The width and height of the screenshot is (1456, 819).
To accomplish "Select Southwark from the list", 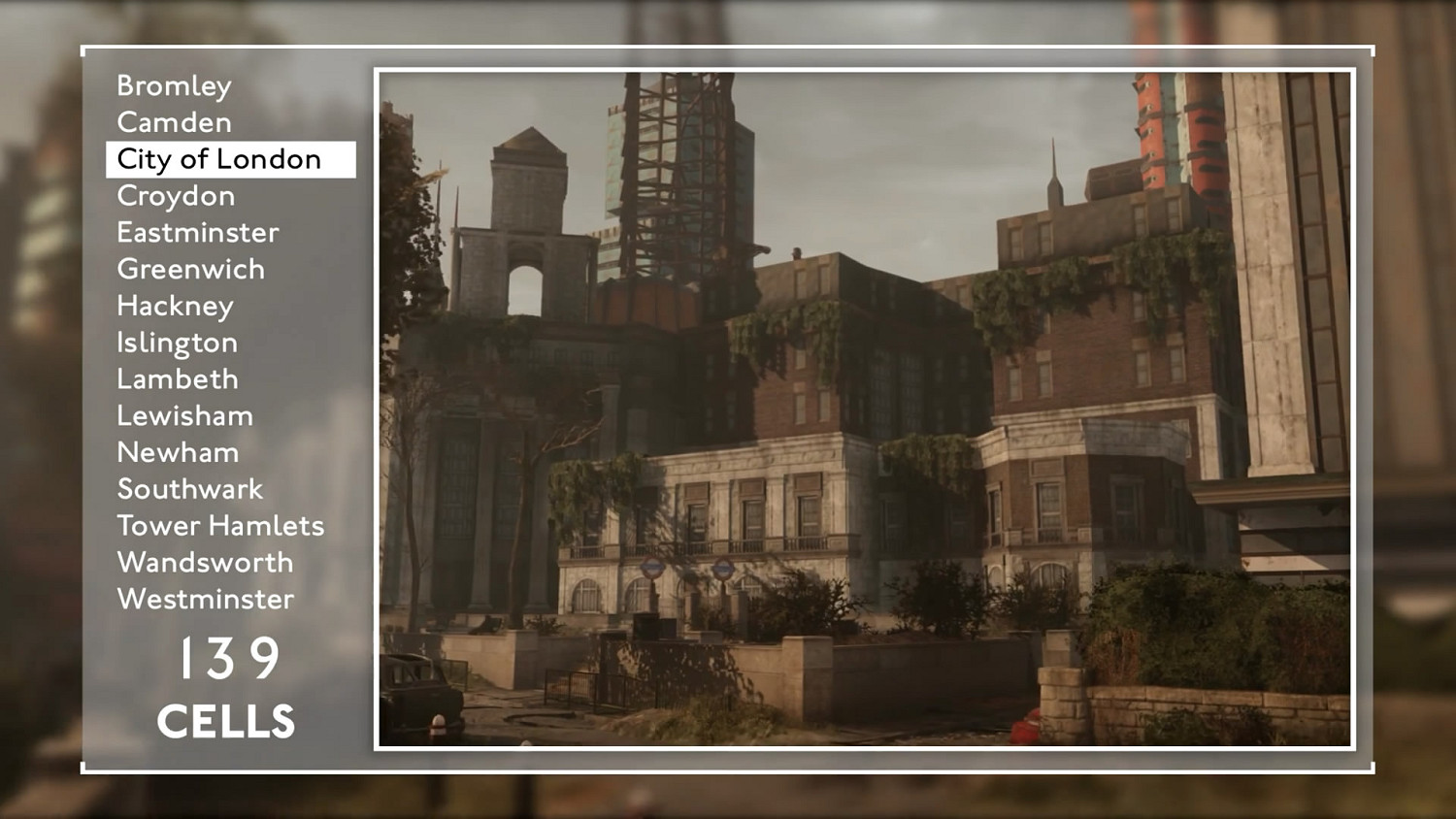I will click(x=190, y=490).
